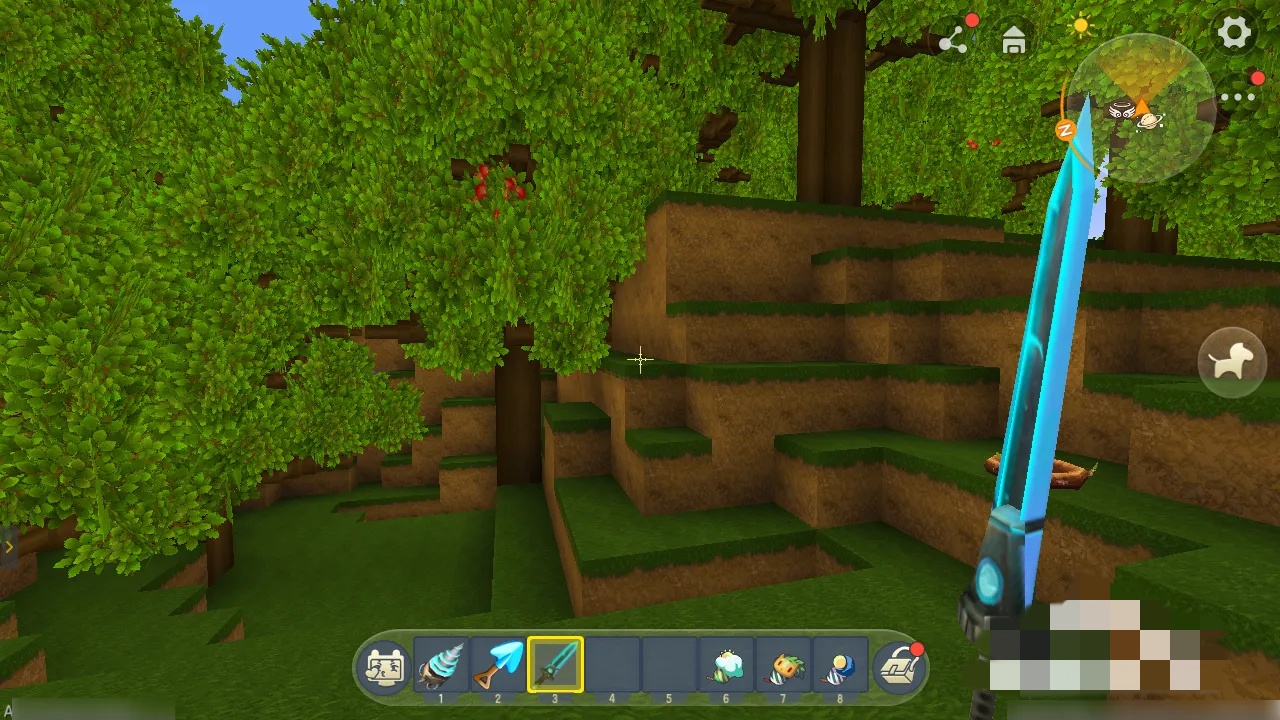Open the backpack inventory chest button

coord(898,667)
